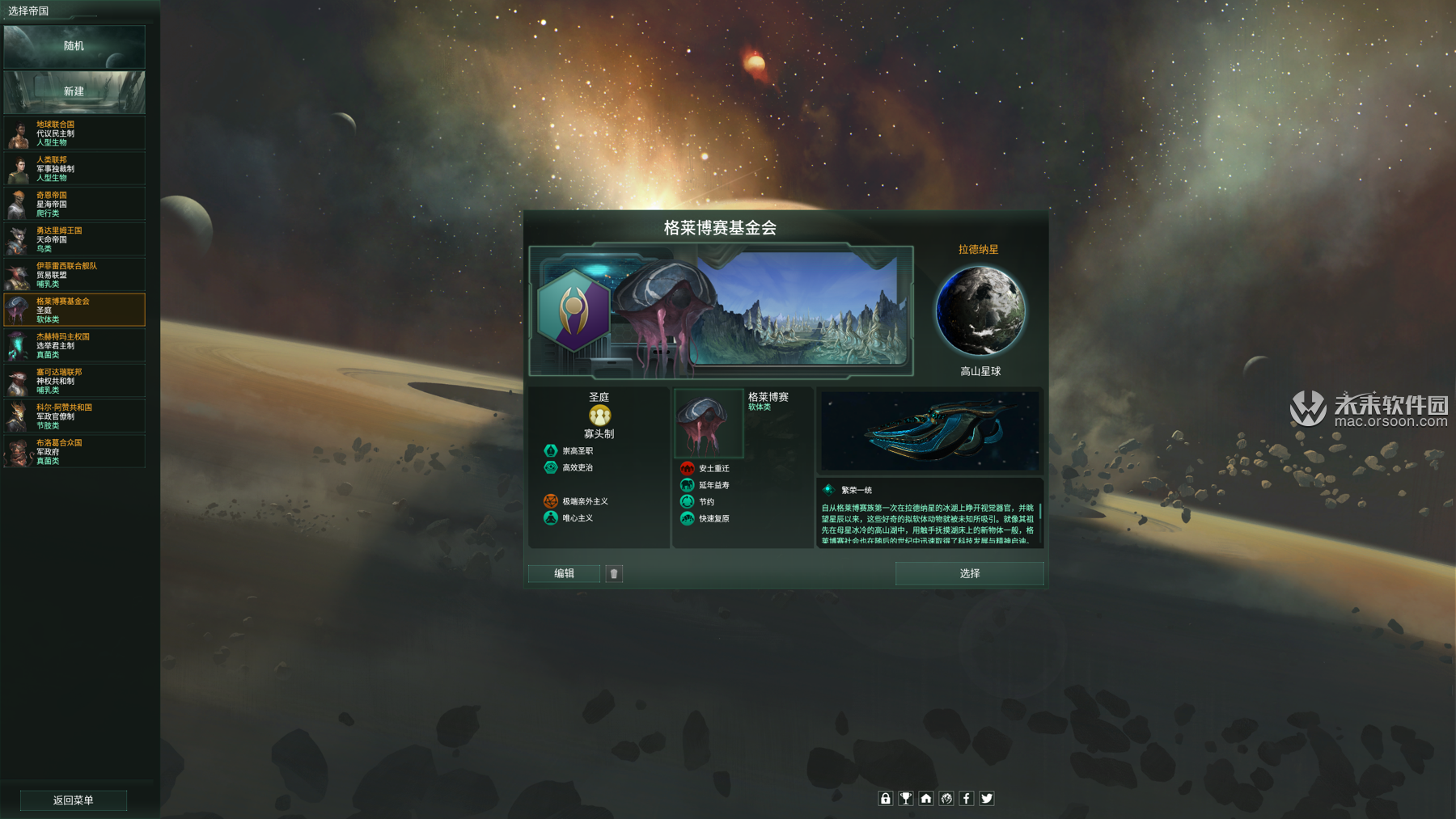Open the 编辑 (edit) empire button
Viewport: 1456px width, 819px height.
pos(564,573)
